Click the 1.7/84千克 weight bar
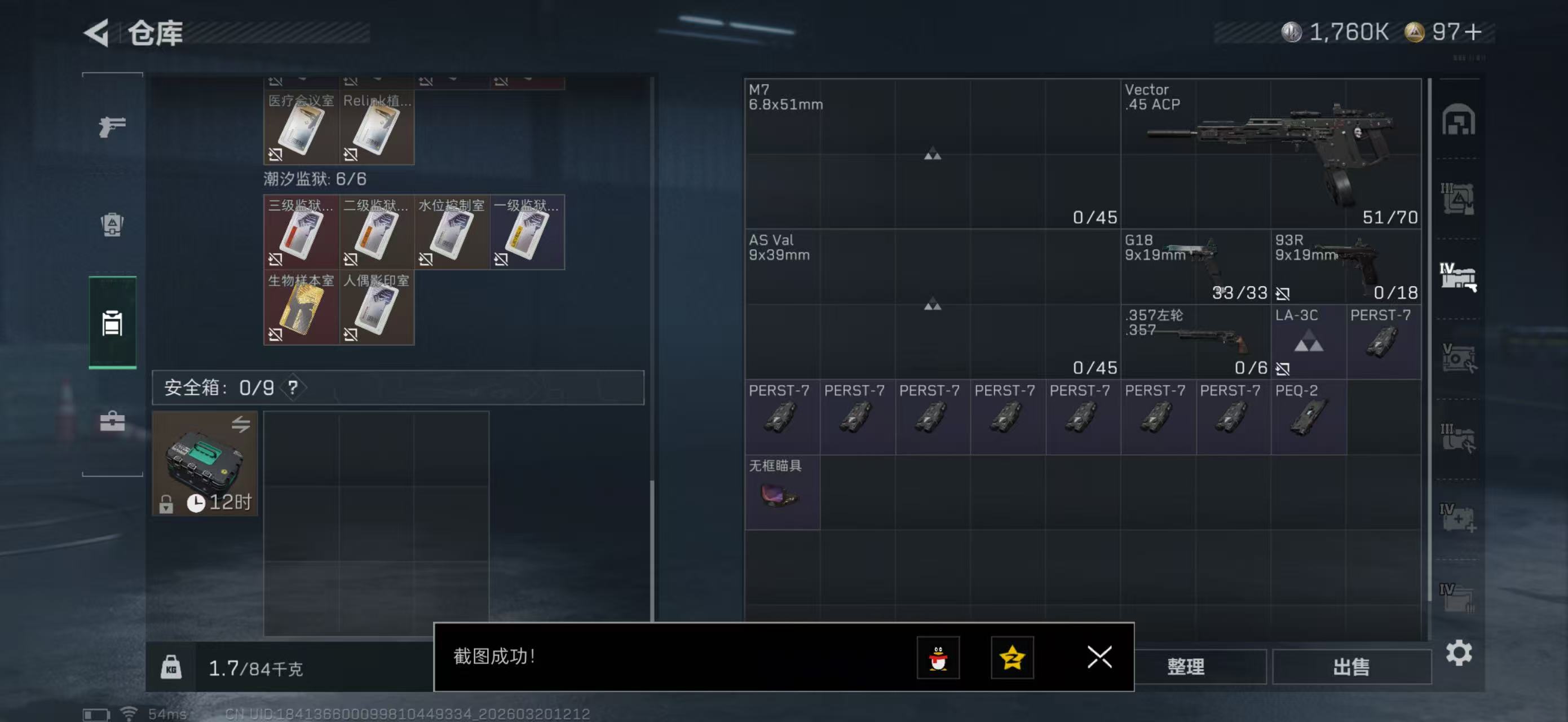1568x722 pixels. point(259,668)
